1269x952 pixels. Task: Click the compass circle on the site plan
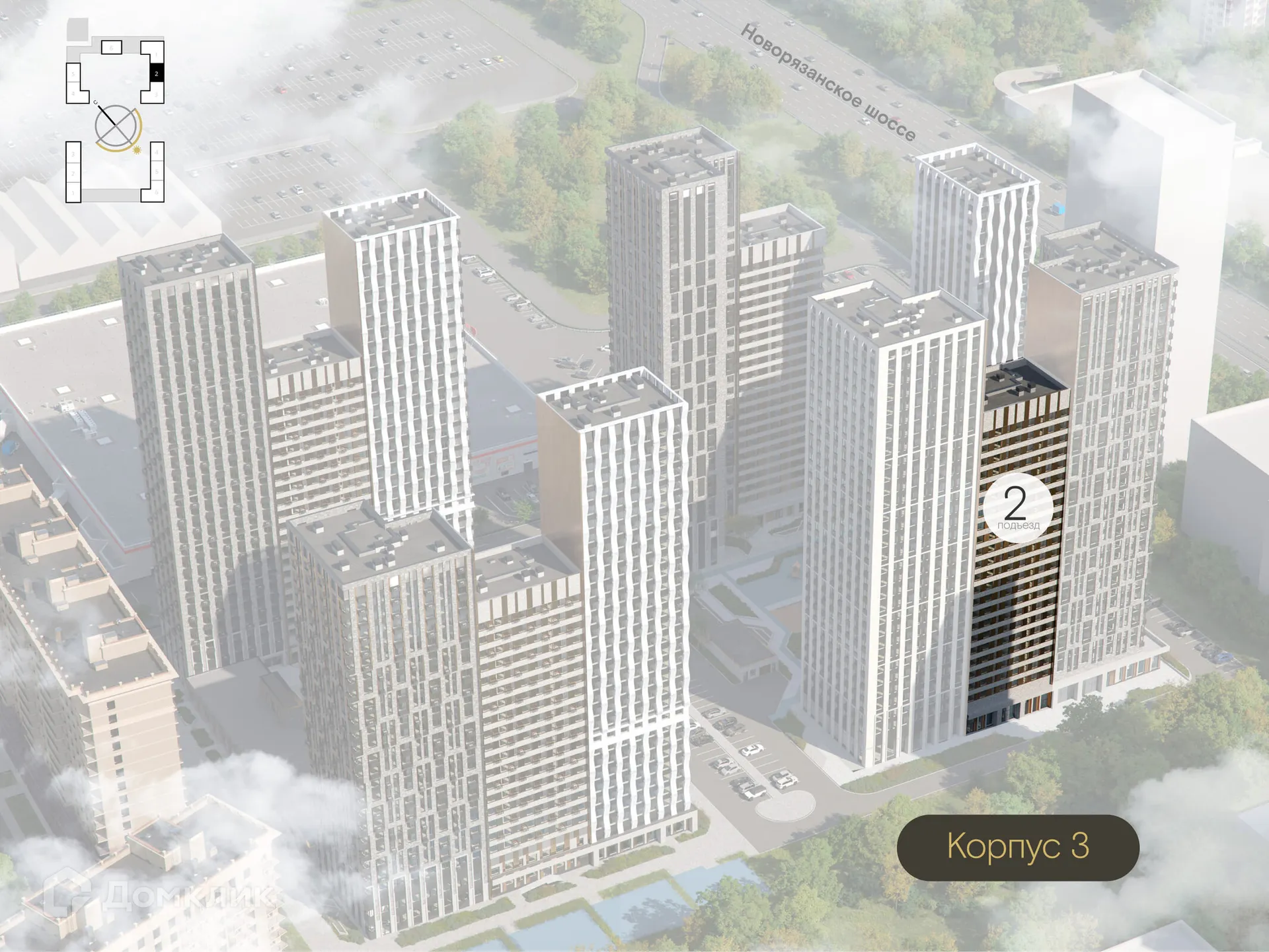tap(116, 126)
